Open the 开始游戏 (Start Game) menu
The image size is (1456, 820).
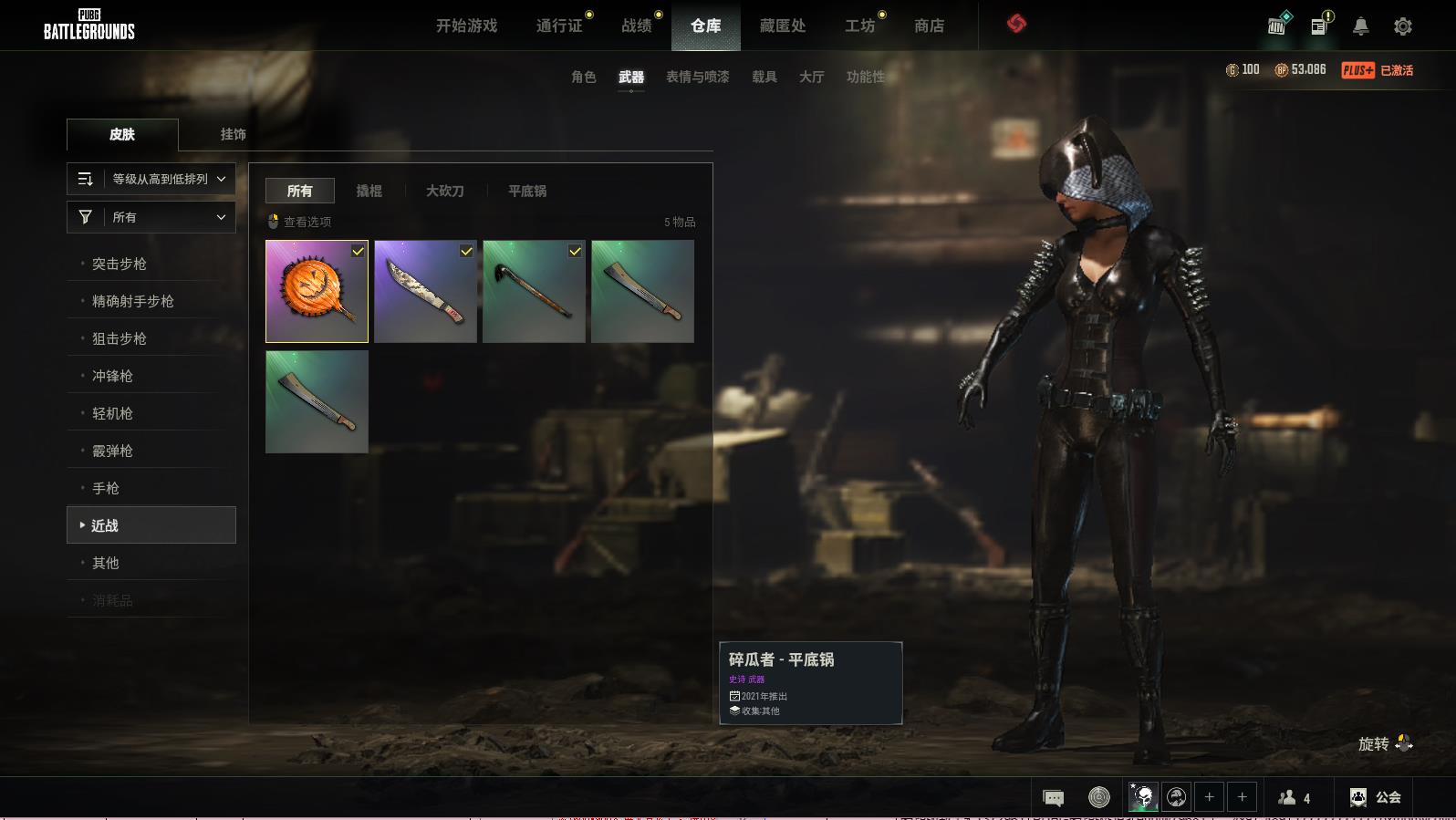coord(466,26)
